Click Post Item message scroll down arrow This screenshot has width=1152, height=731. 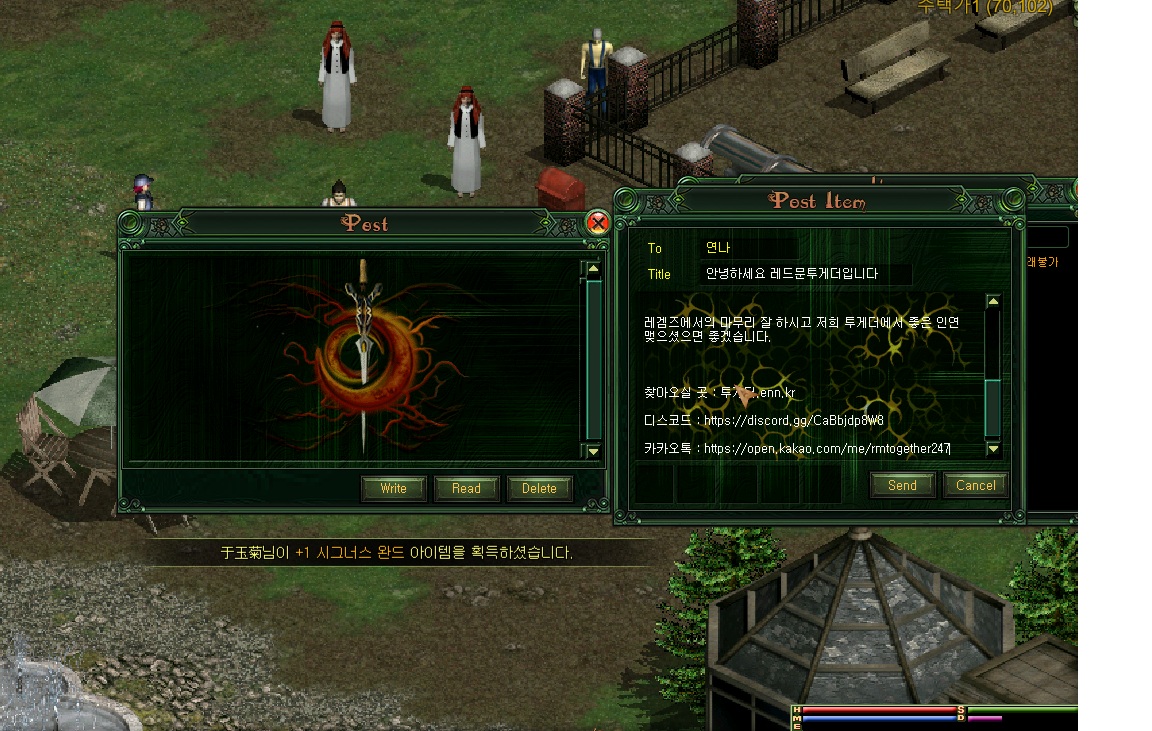pos(993,449)
